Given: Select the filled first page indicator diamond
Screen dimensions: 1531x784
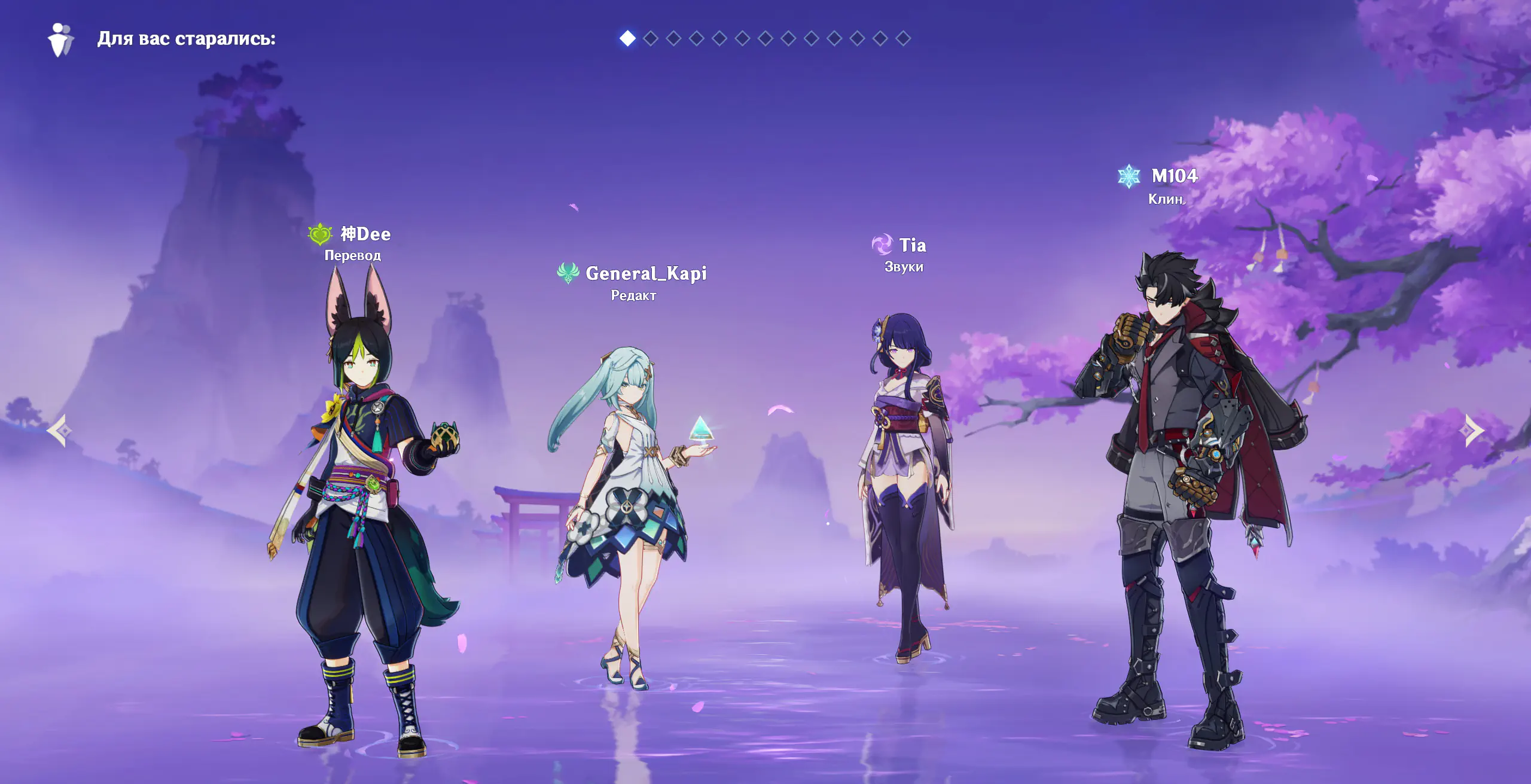Looking at the screenshot, I should [627, 38].
